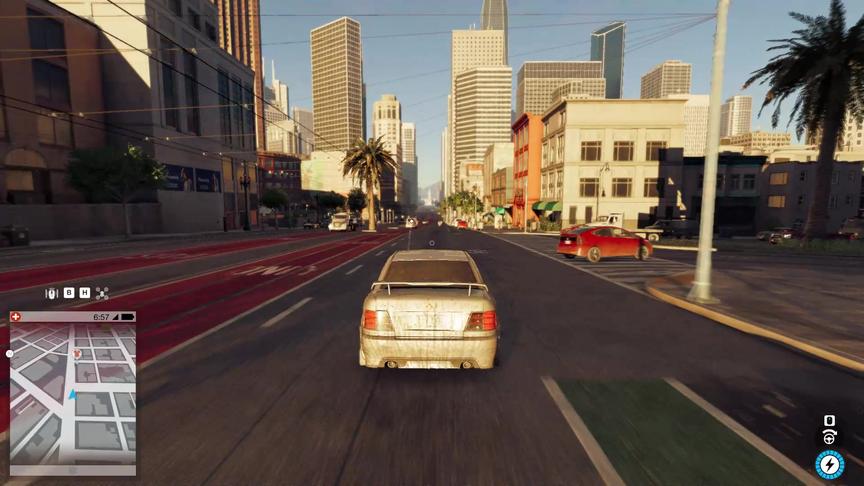Activate the lightning bolt hack ability

click(829, 464)
